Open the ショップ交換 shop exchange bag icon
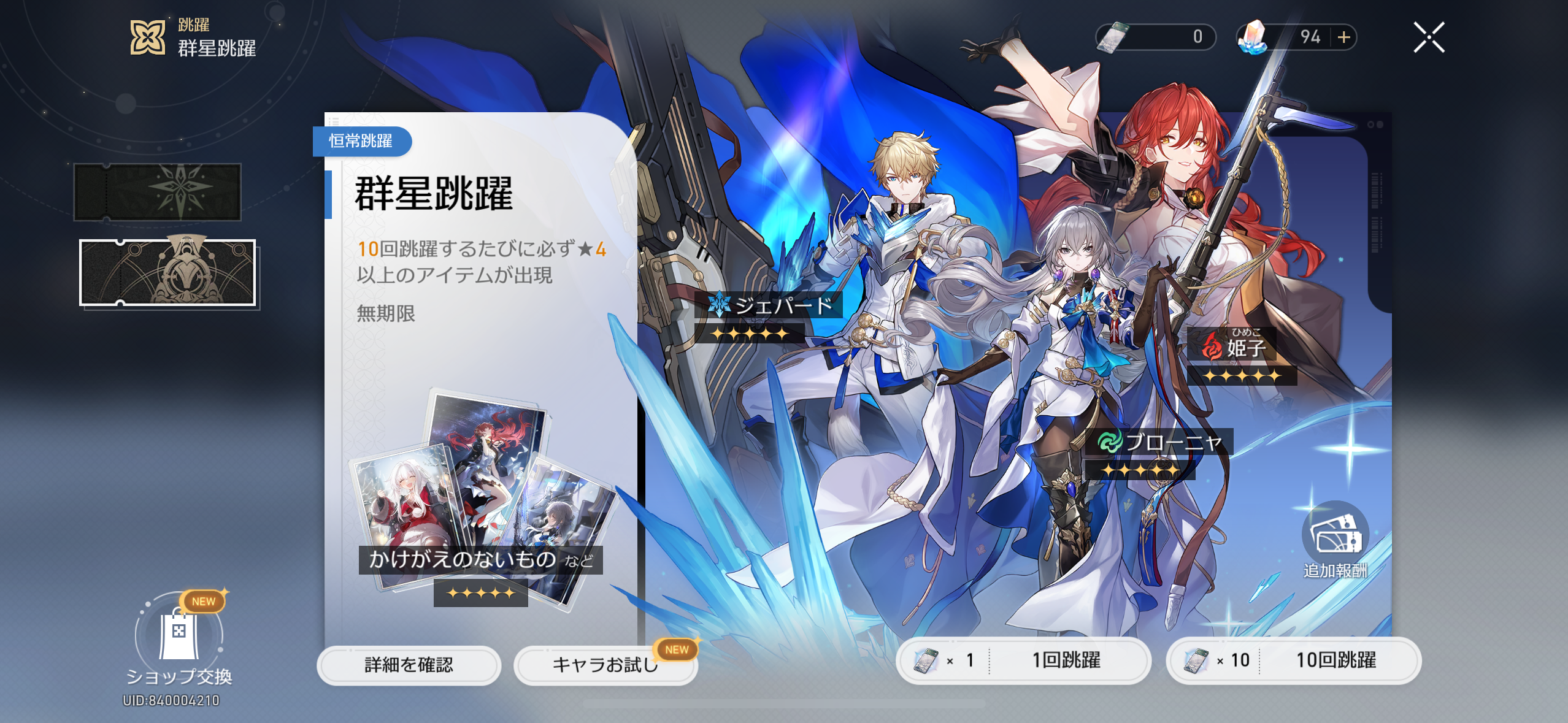The height and width of the screenshot is (723, 1568). 177,636
